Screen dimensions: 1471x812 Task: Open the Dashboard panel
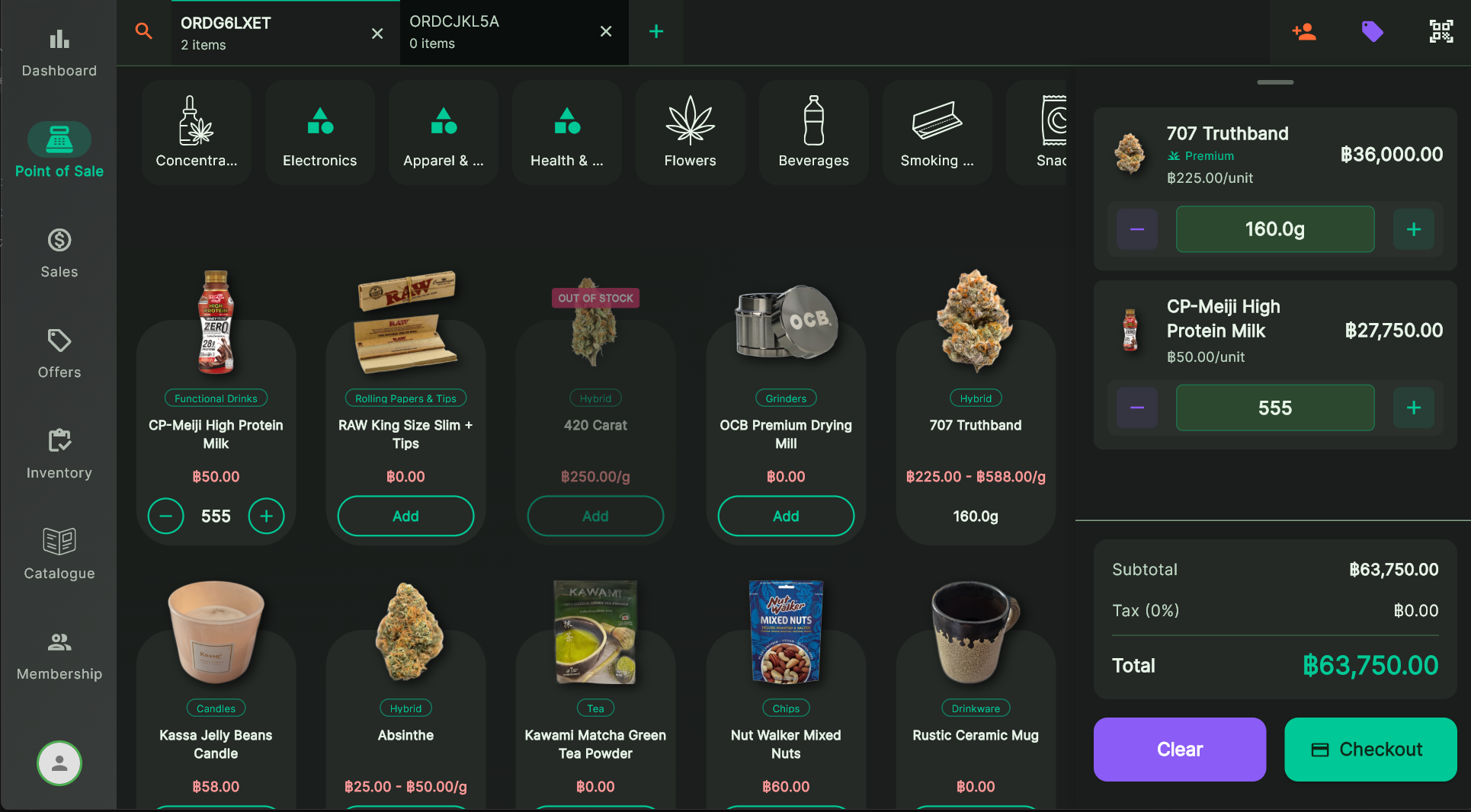click(x=59, y=50)
